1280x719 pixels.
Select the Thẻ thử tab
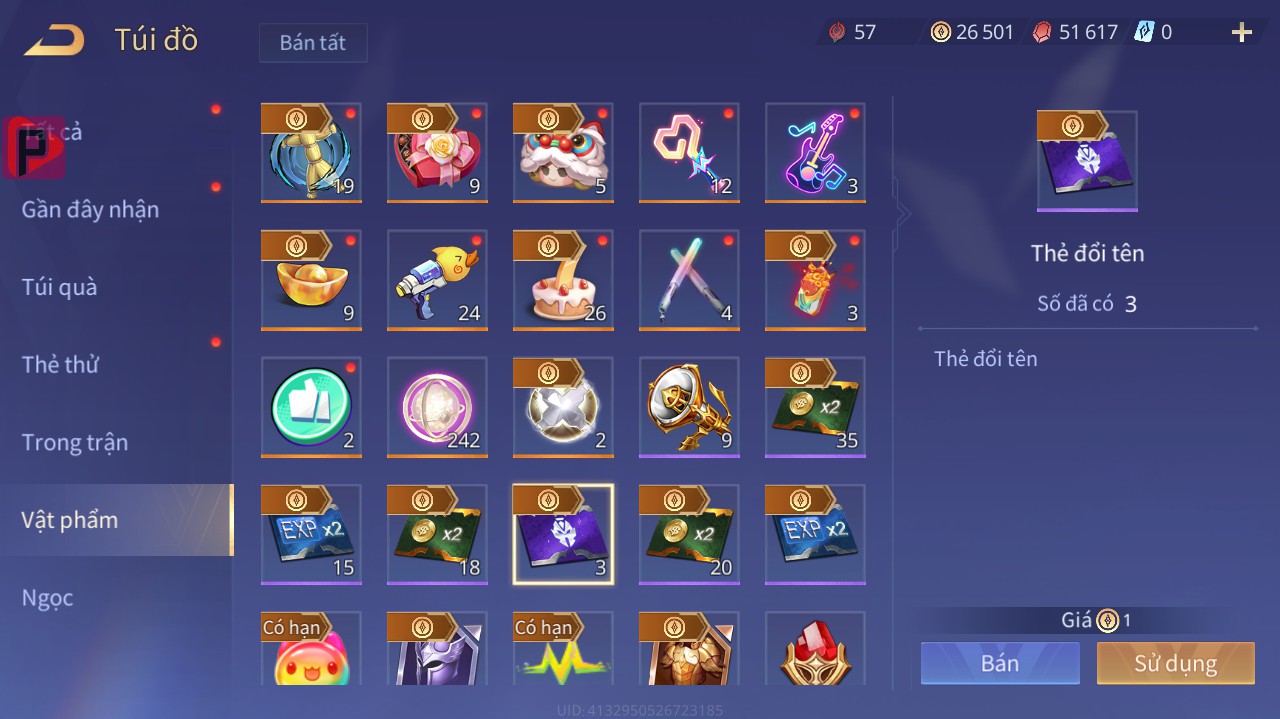pos(60,364)
